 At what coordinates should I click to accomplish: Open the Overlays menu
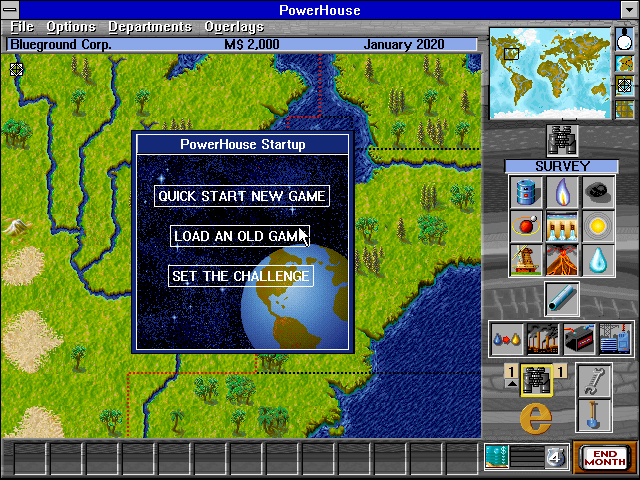point(234,26)
